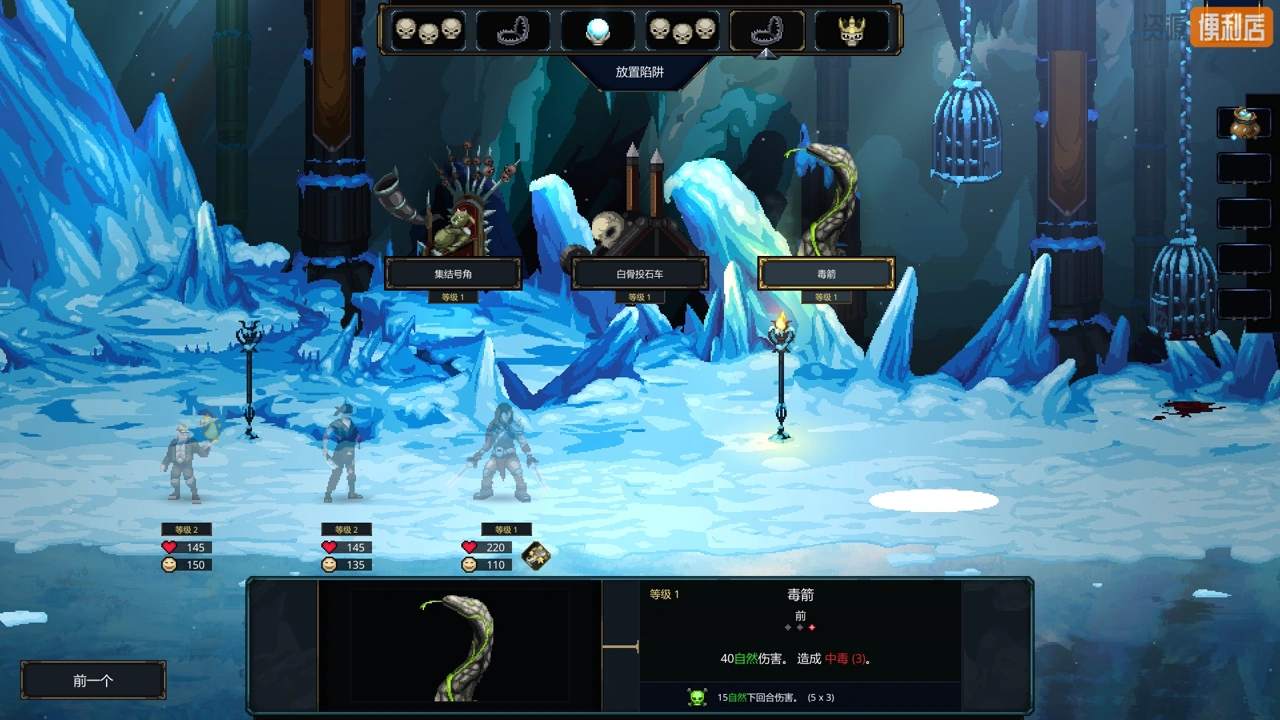Click the highlighted trap room icon
Viewport: 1280px width, 720px height.
tap(767, 30)
